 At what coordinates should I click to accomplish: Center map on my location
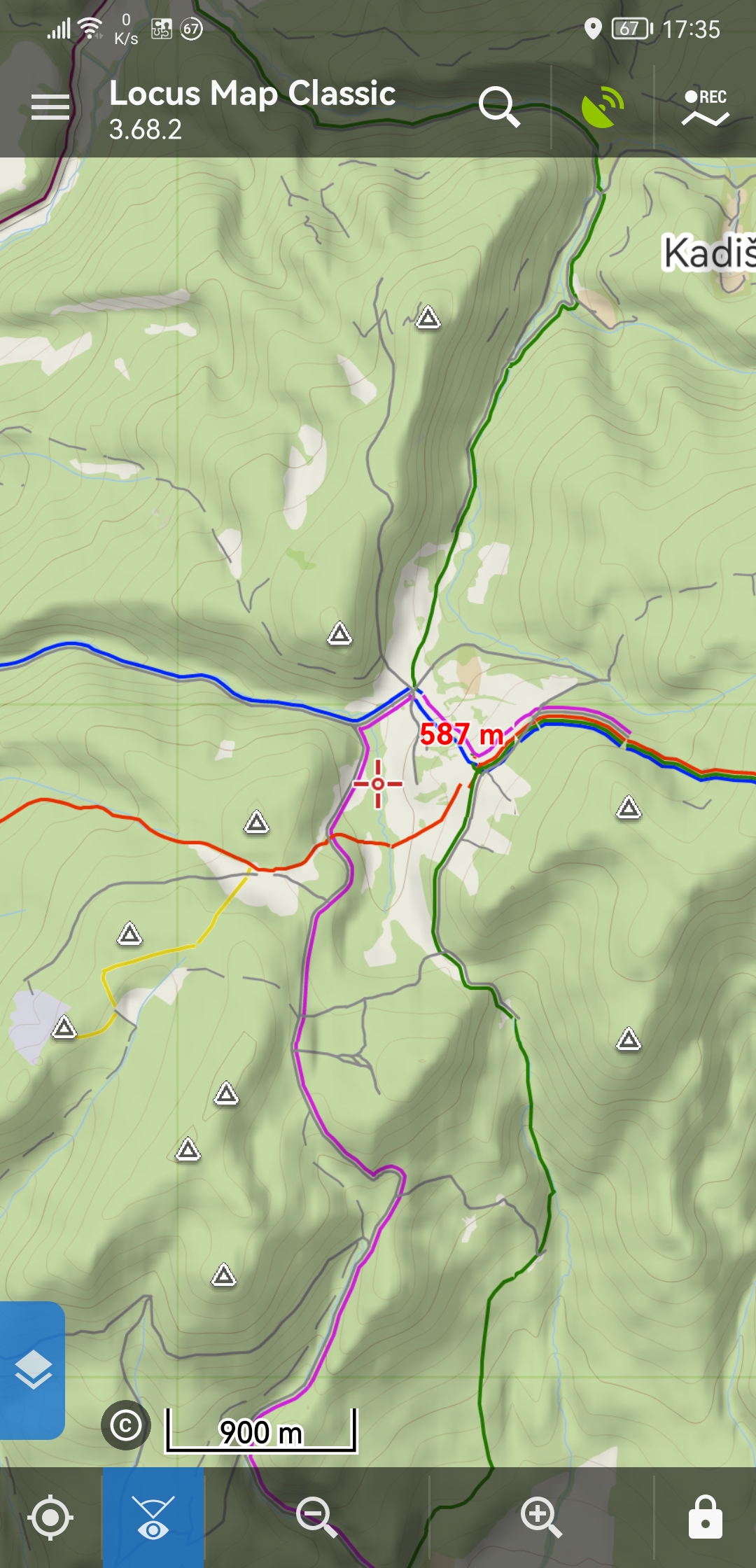pyautogui.click(x=50, y=1518)
